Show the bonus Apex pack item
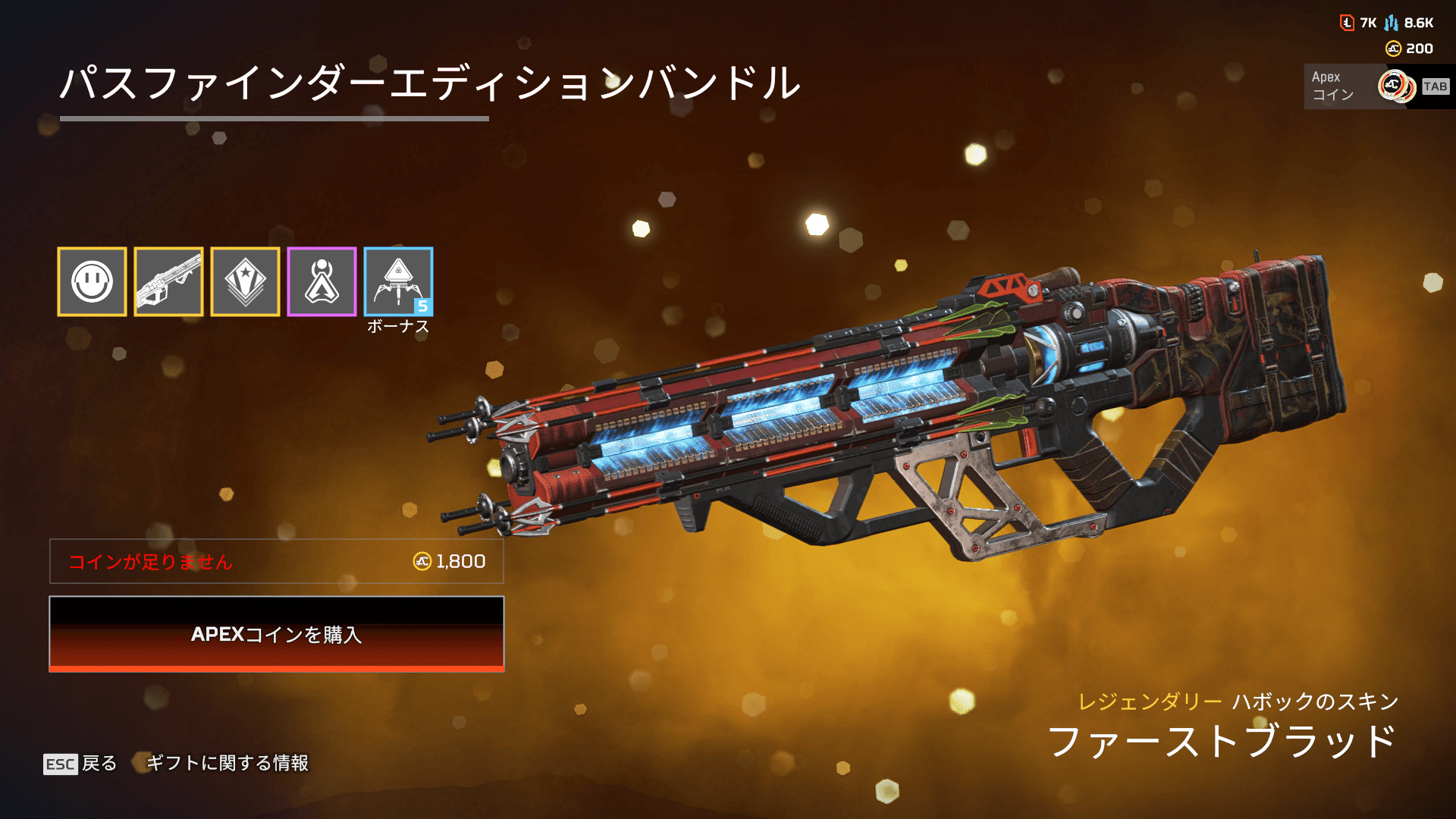Screen dimensions: 1456x819 pyautogui.click(x=398, y=281)
